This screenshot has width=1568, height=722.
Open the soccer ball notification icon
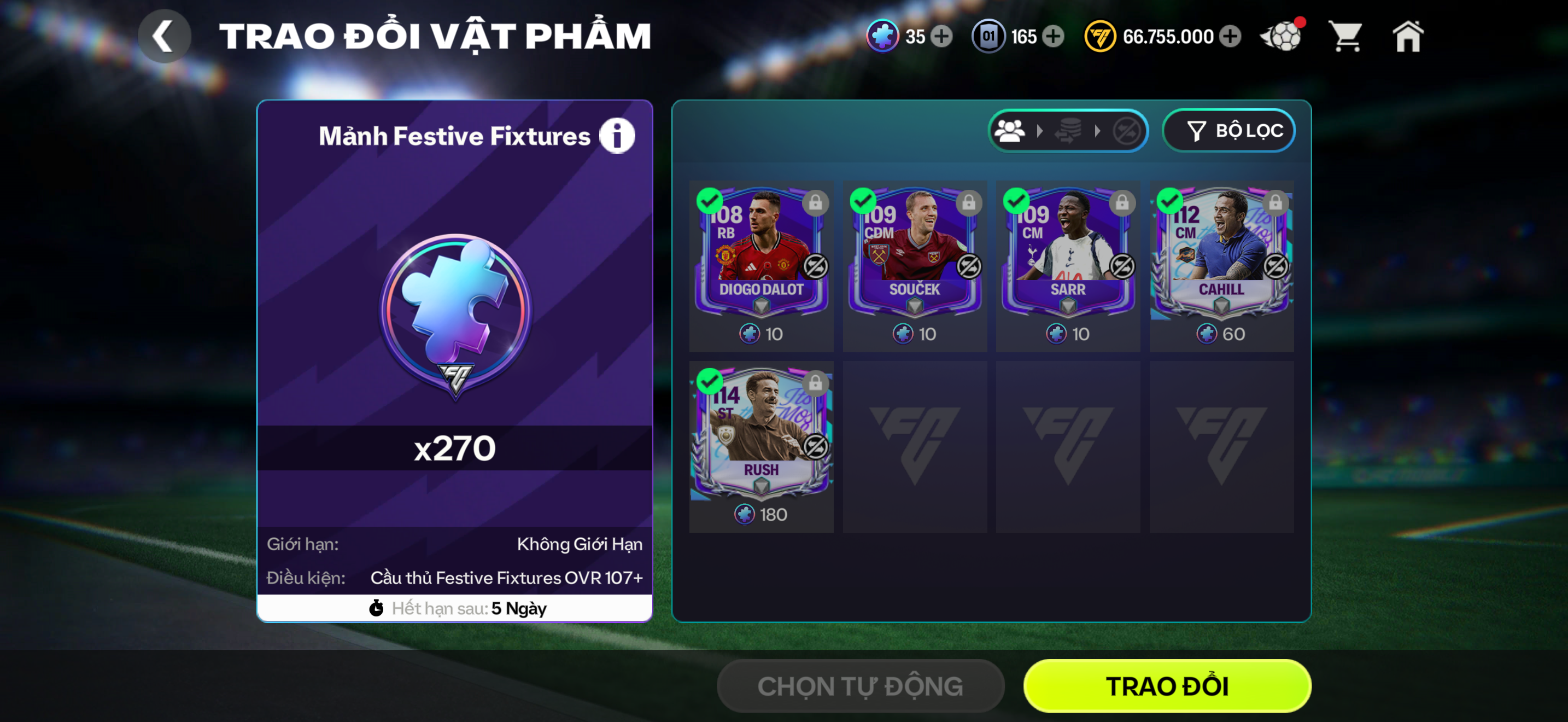tap(1282, 37)
